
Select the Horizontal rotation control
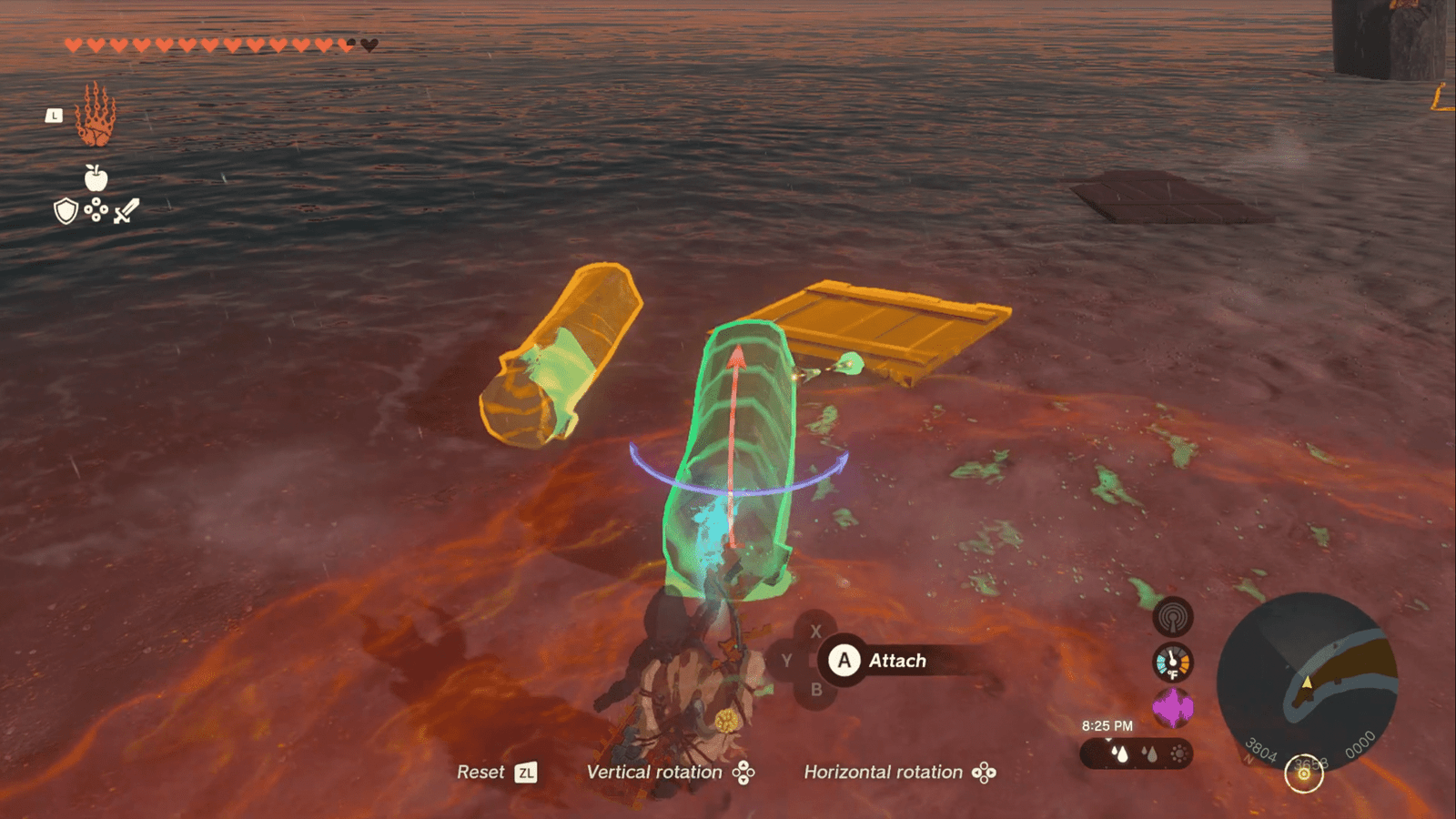(x=899, y=773)
